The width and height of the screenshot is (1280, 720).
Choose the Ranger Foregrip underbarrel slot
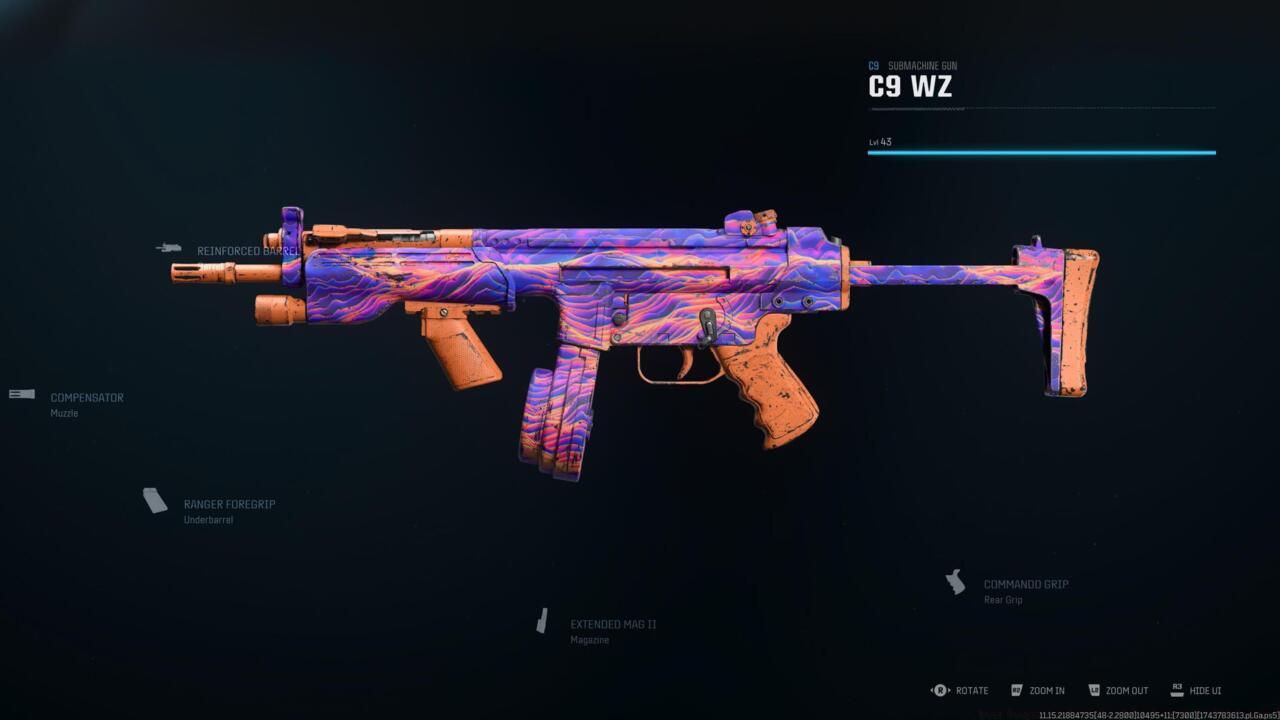[x=228, y=505]
